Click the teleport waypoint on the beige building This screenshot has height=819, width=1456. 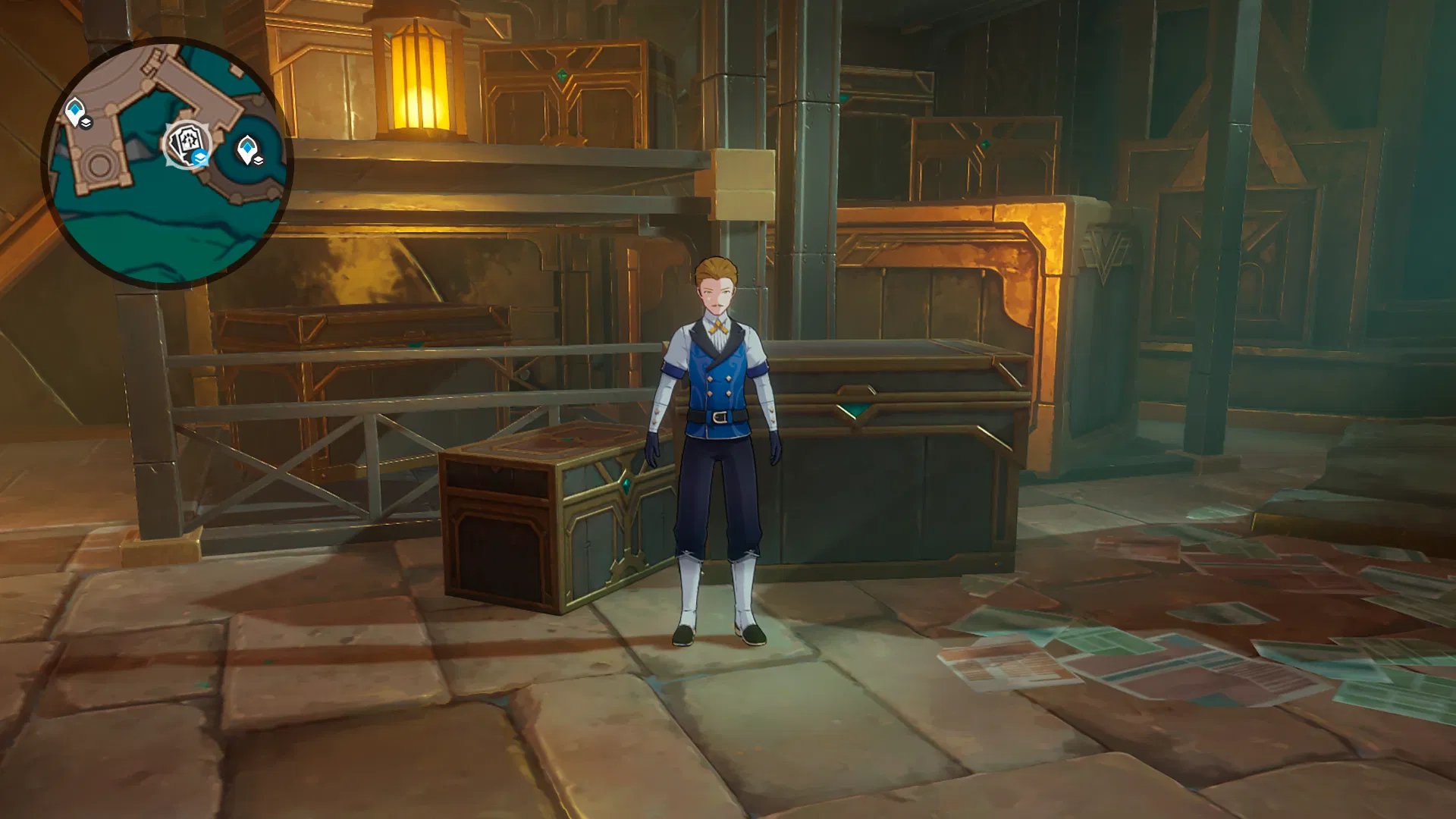pyautogui.click(x=74, y=111)
